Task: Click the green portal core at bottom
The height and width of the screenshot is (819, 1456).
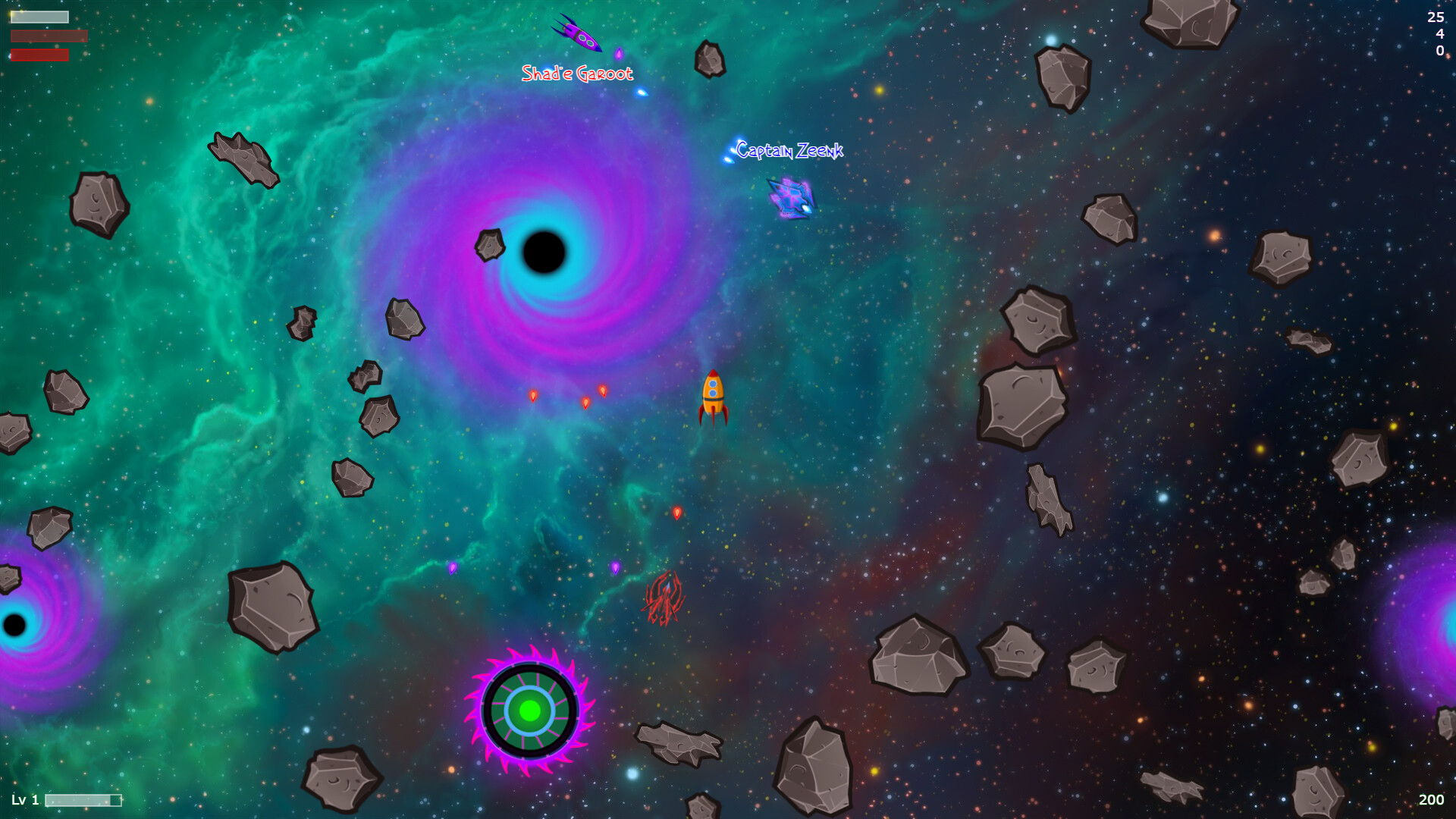Action: pos(531,711)
